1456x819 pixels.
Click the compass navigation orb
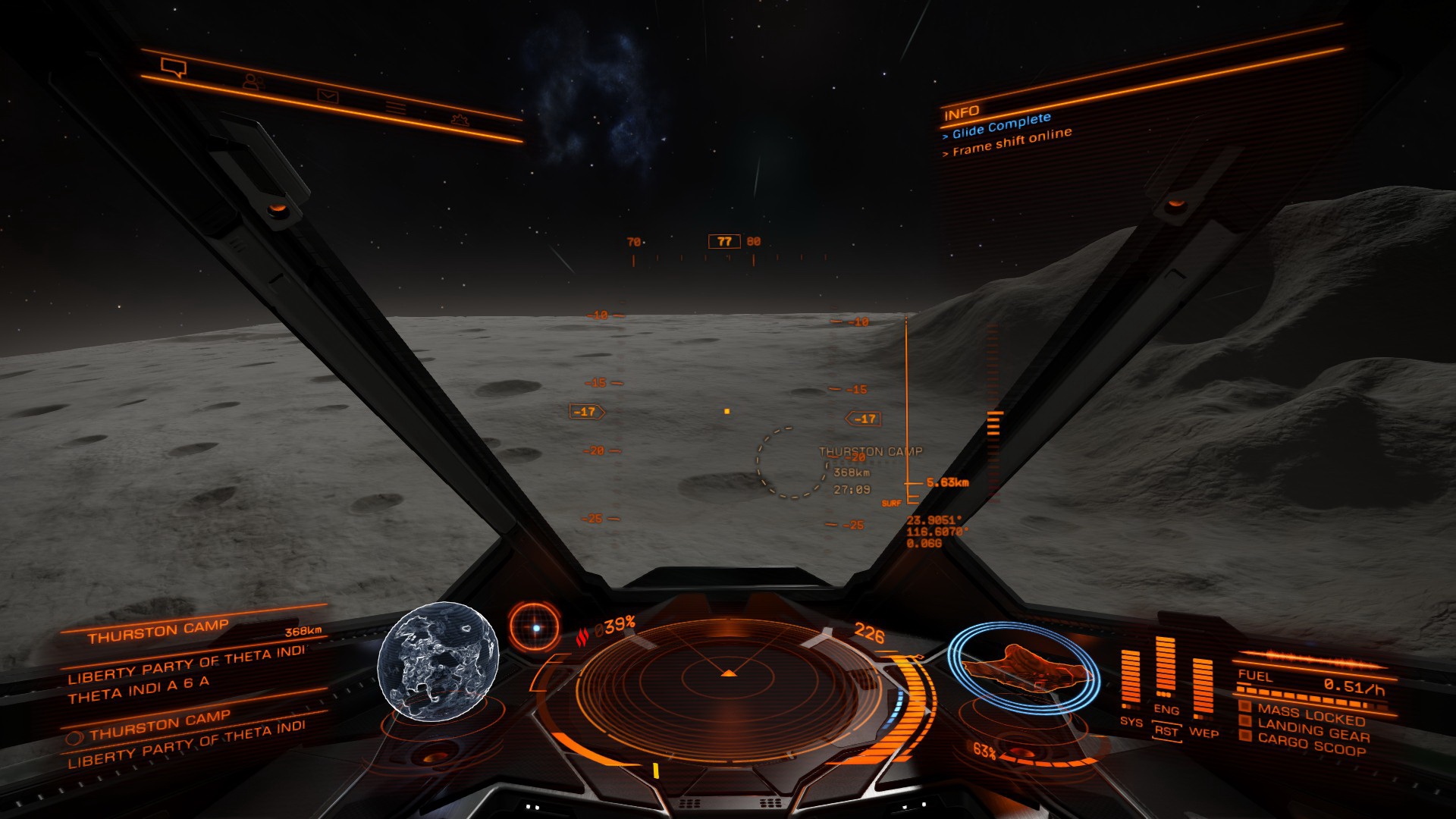point(535,628)
